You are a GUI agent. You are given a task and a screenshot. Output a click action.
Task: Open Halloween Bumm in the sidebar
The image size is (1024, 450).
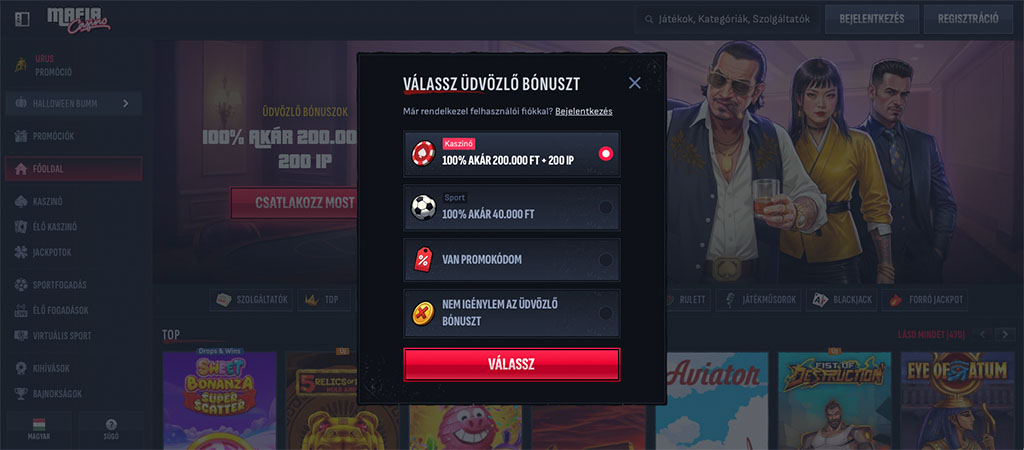72,103
